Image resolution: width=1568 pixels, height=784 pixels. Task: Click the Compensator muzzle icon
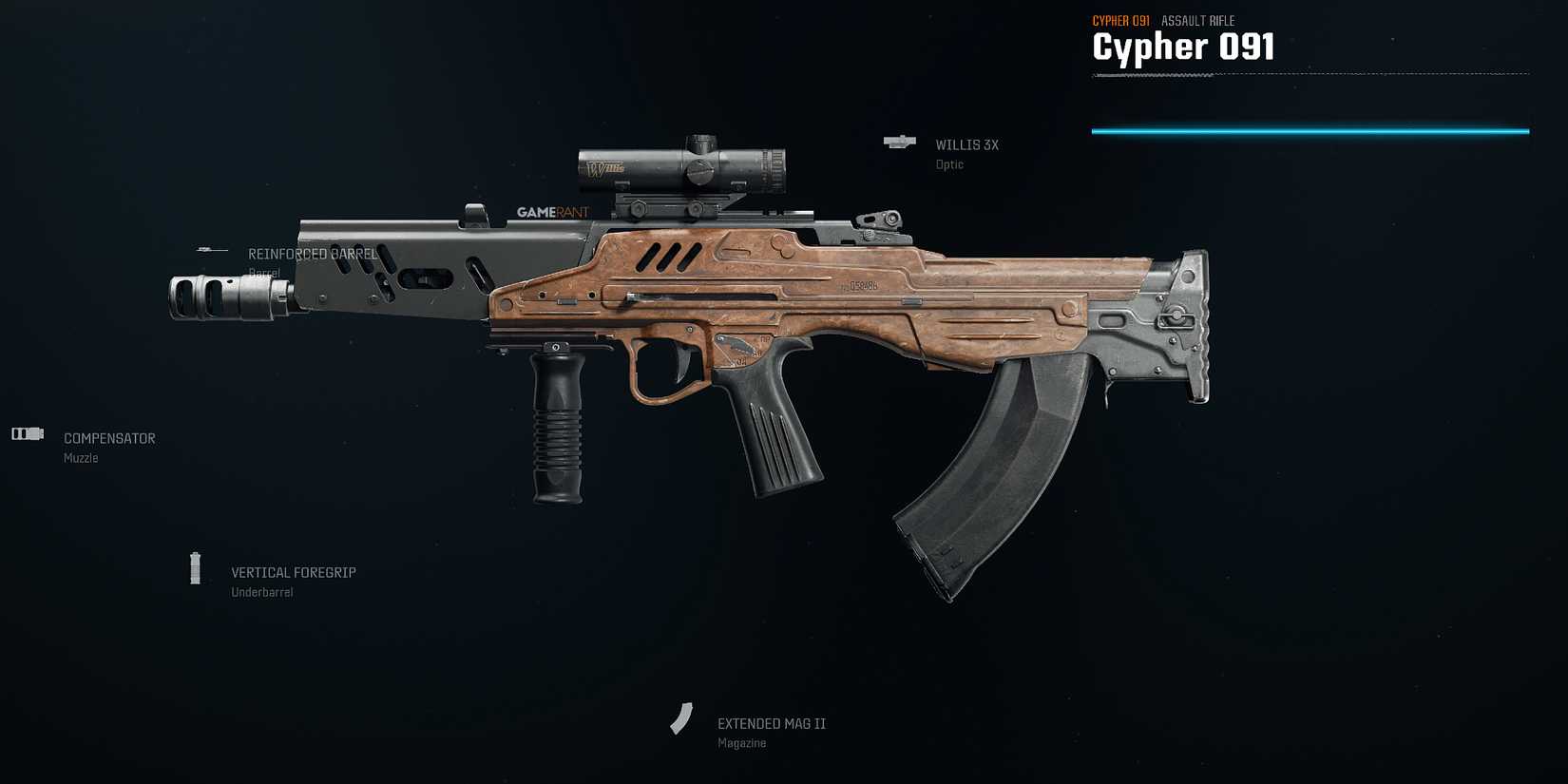(x=27, y=433)
